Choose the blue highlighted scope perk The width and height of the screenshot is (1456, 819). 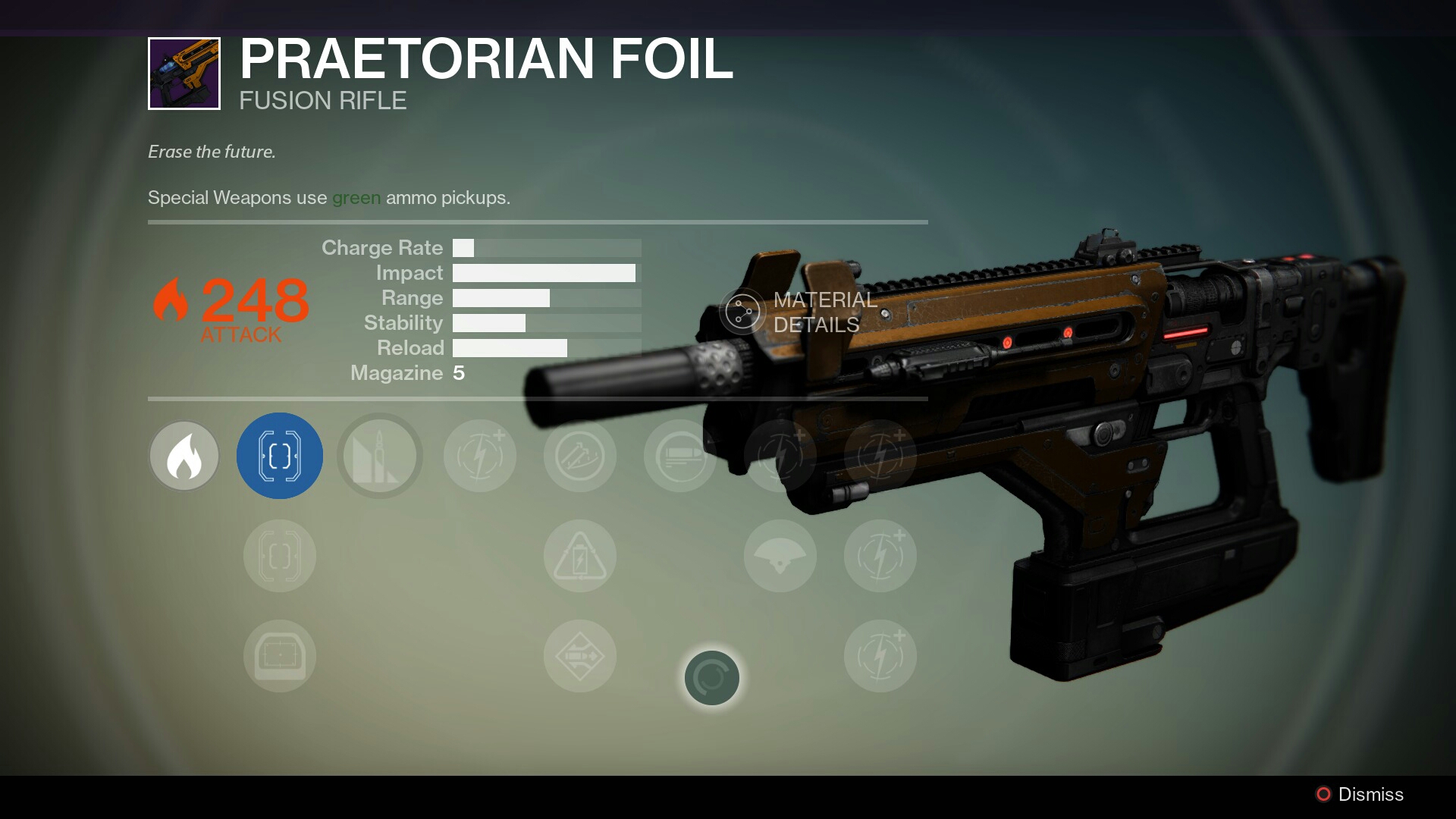[280, 456]
